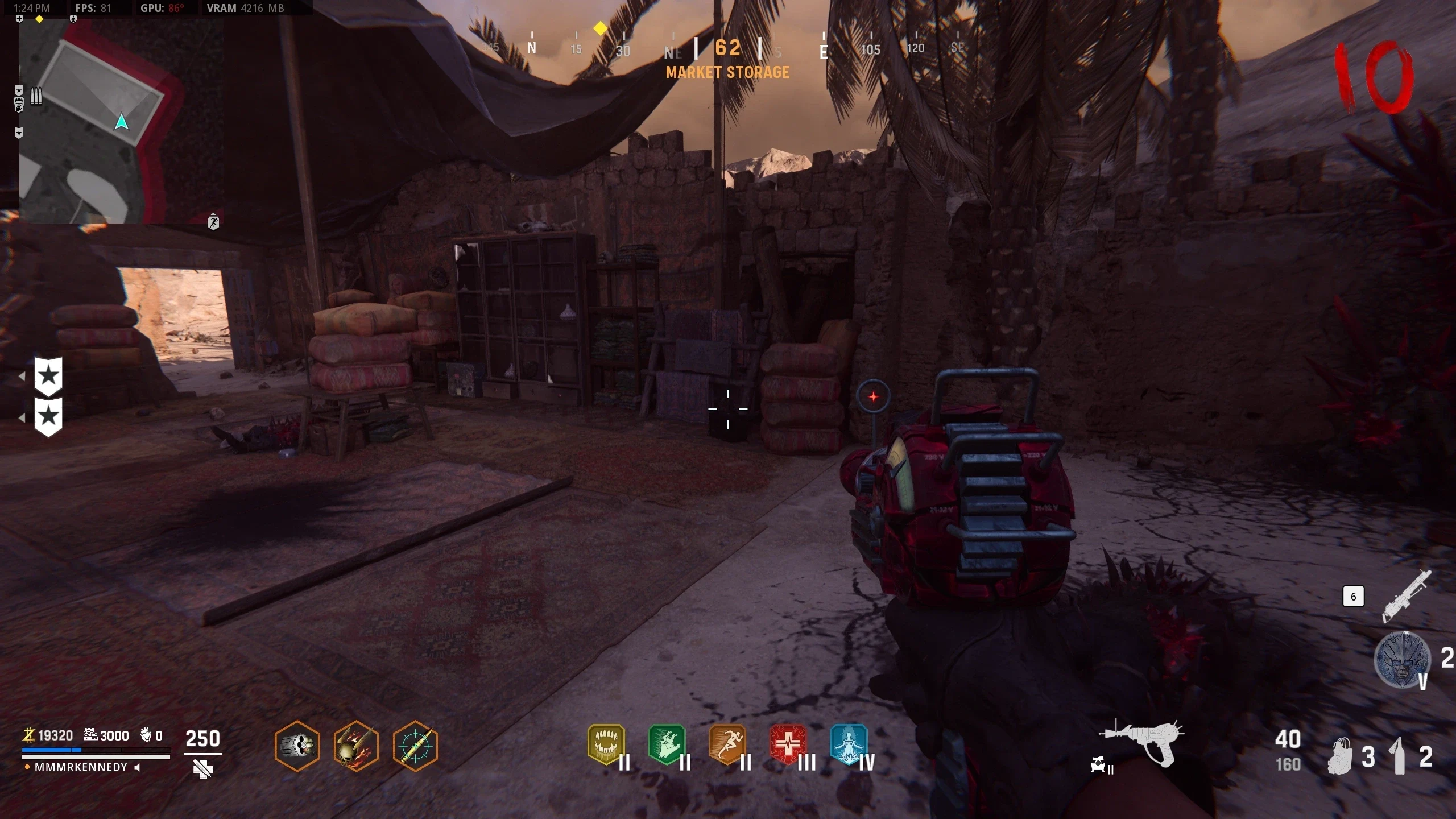Click the yellow fanged mouth perk icon
The image size is (1456, 819).
606,743
